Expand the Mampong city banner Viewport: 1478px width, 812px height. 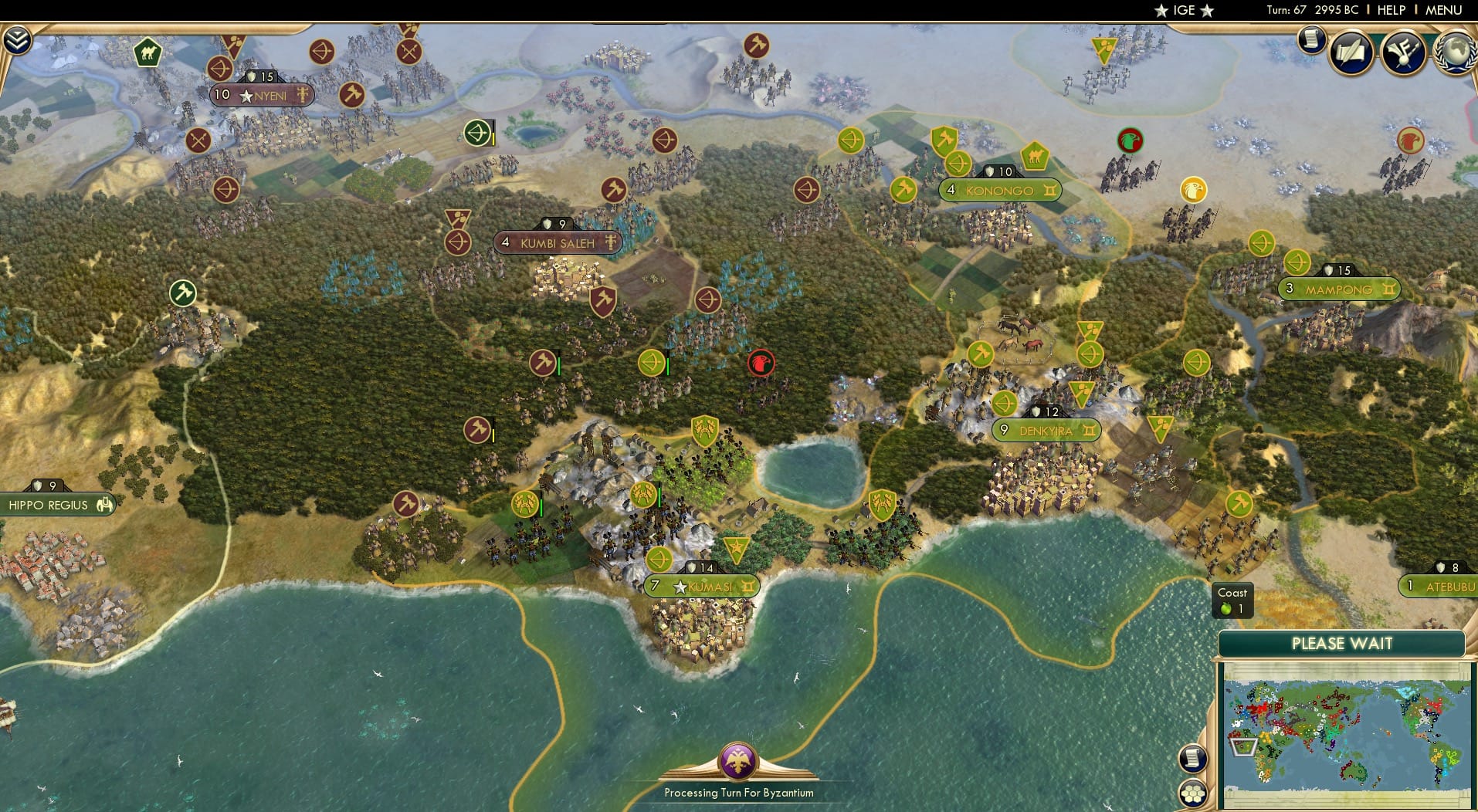click(1340, 289)
